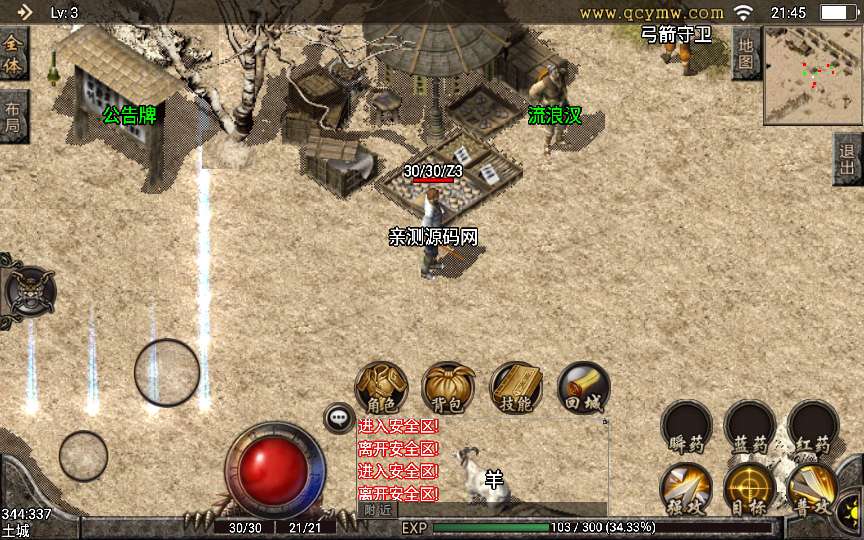Hit the 退出 exit button

tap(848, 158)
